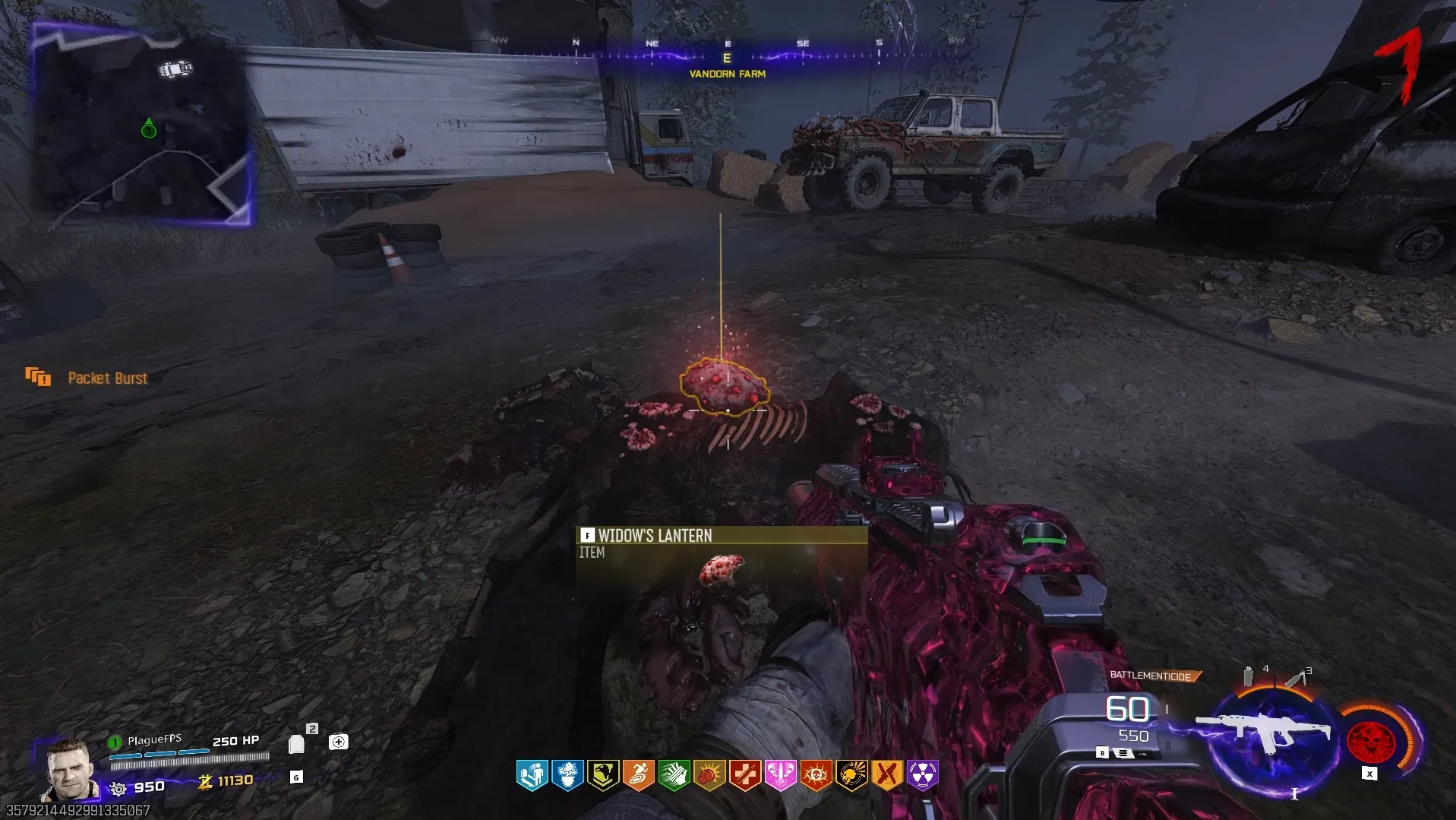
Task: Select the eagle head perk icon
Action: coord(603,775)
